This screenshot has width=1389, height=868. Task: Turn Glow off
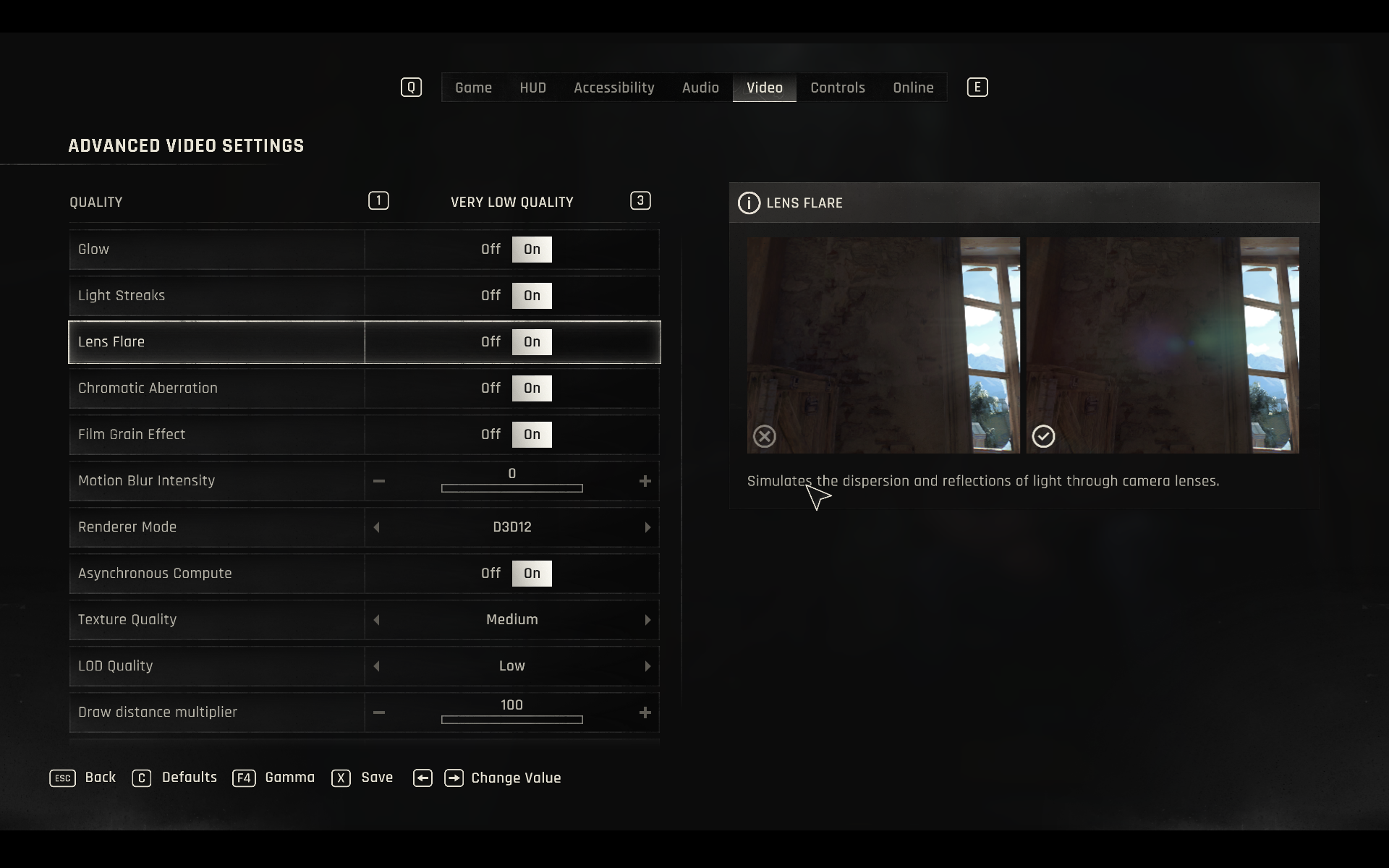490,250
